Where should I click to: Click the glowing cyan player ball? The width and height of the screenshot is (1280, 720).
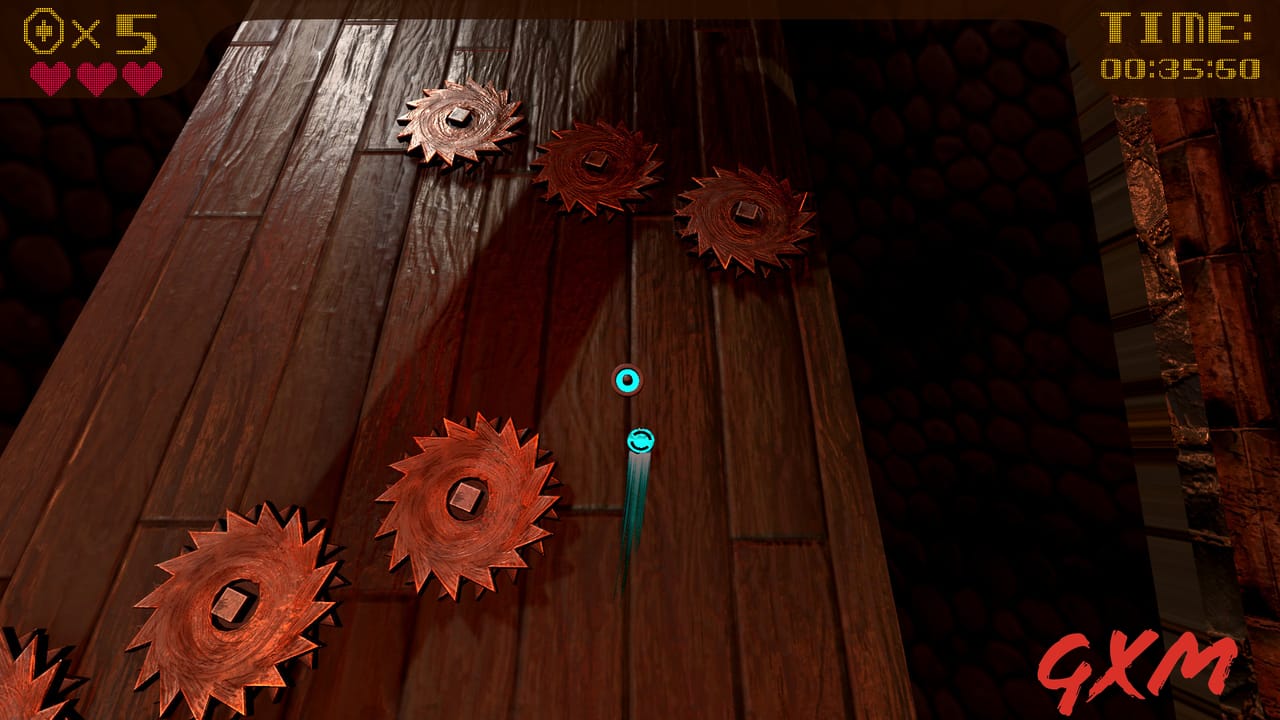[640, 440]
